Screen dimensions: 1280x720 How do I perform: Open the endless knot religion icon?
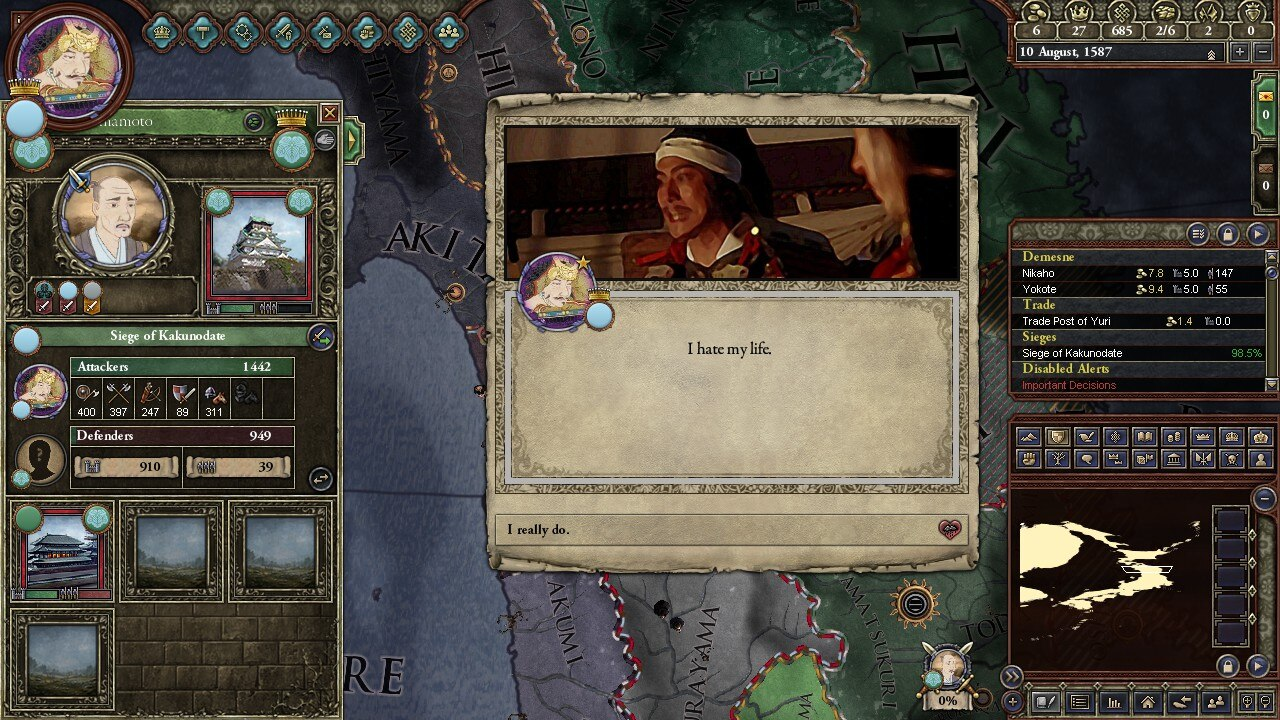pyautogui.click(x=408, y=32)
